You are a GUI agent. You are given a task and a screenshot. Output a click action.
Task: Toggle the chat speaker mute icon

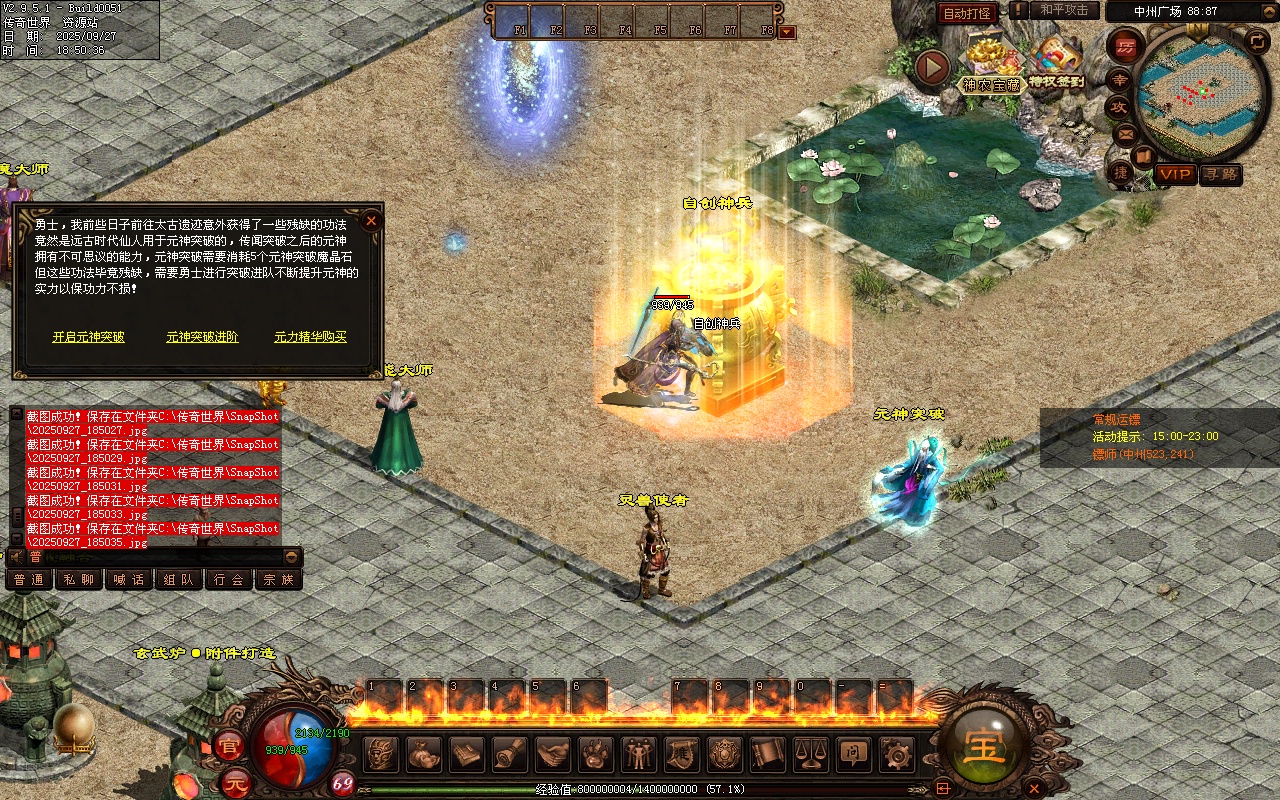(16, 557)
